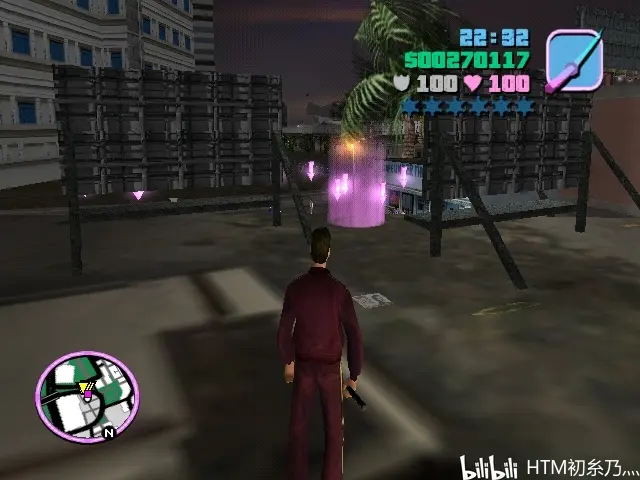Screen dimensions: 640x480
Task: Click the circular radar minimap
Action: (87, 397)
